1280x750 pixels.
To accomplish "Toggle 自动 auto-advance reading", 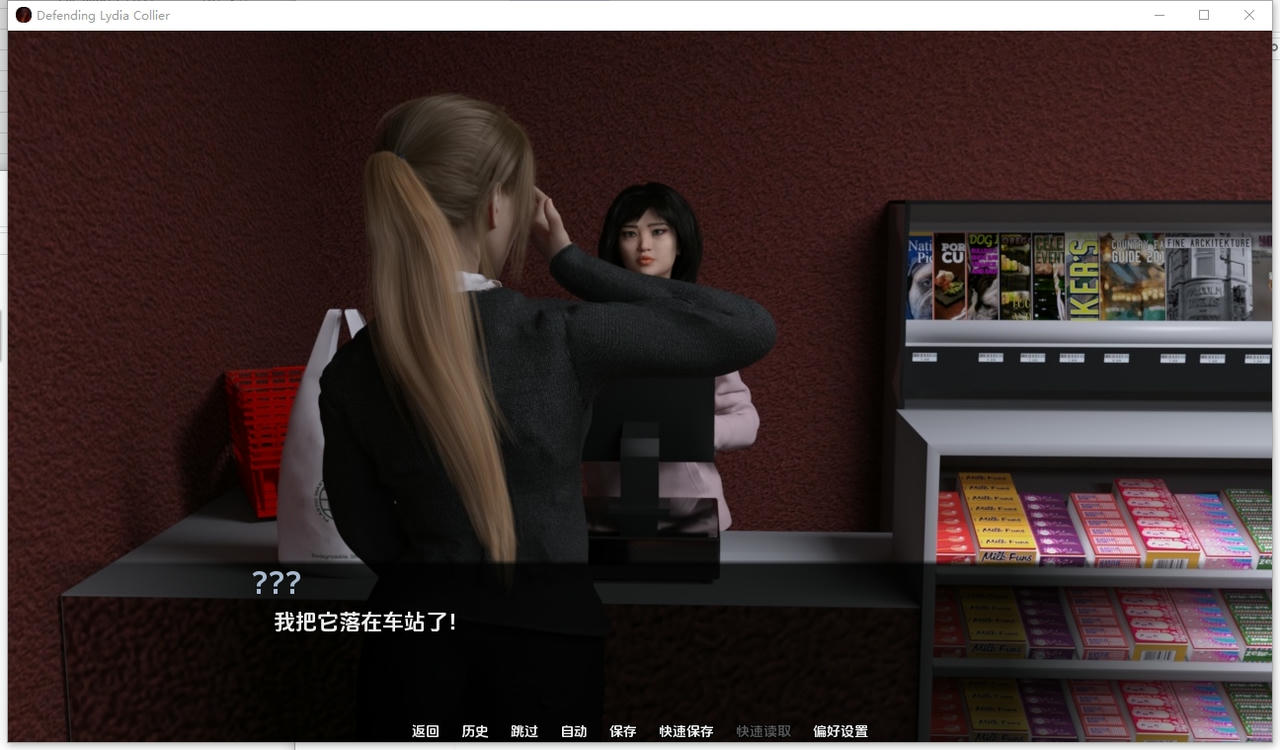I will pos(573,731).
